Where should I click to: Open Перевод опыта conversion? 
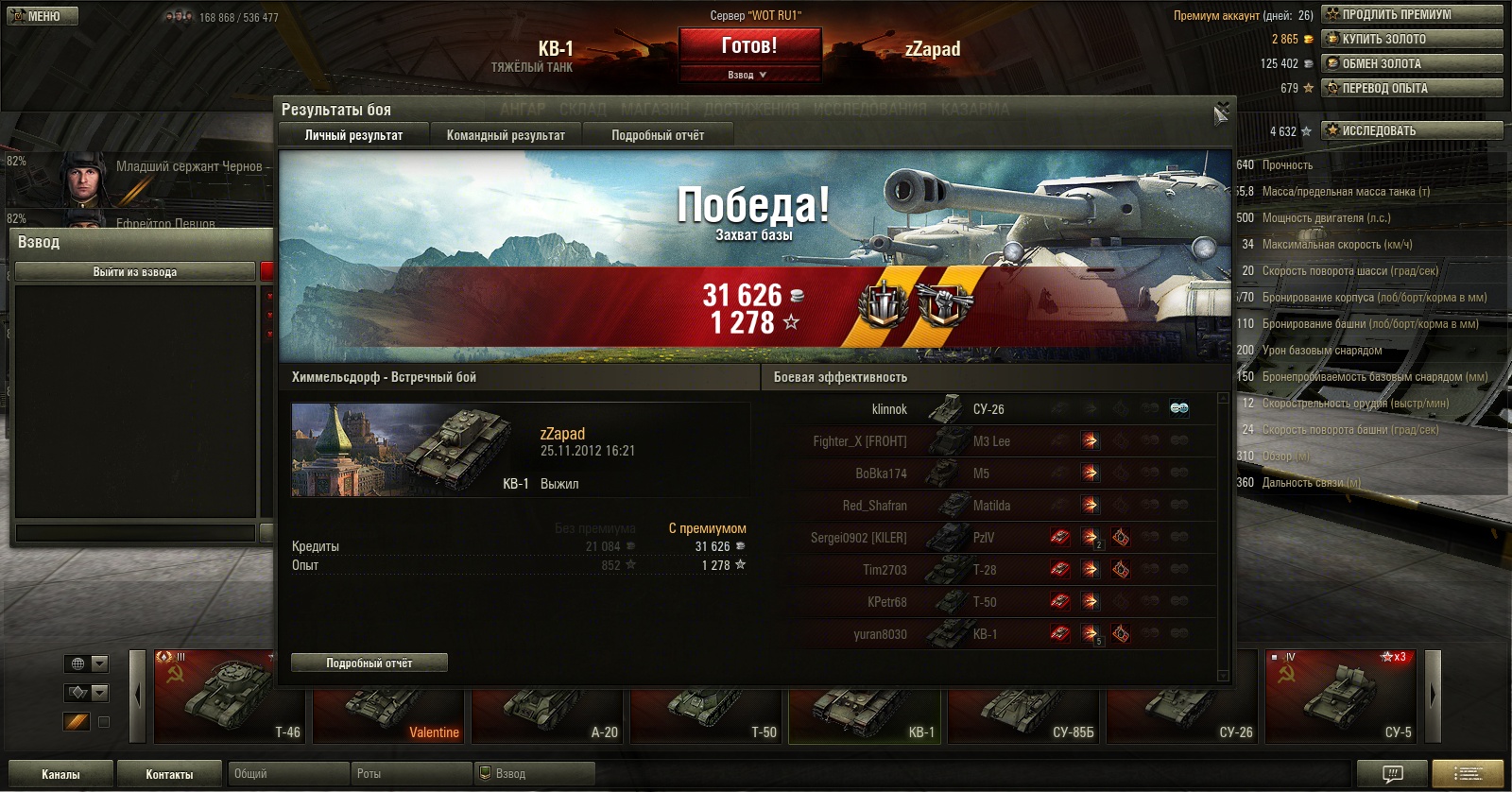1412,88
